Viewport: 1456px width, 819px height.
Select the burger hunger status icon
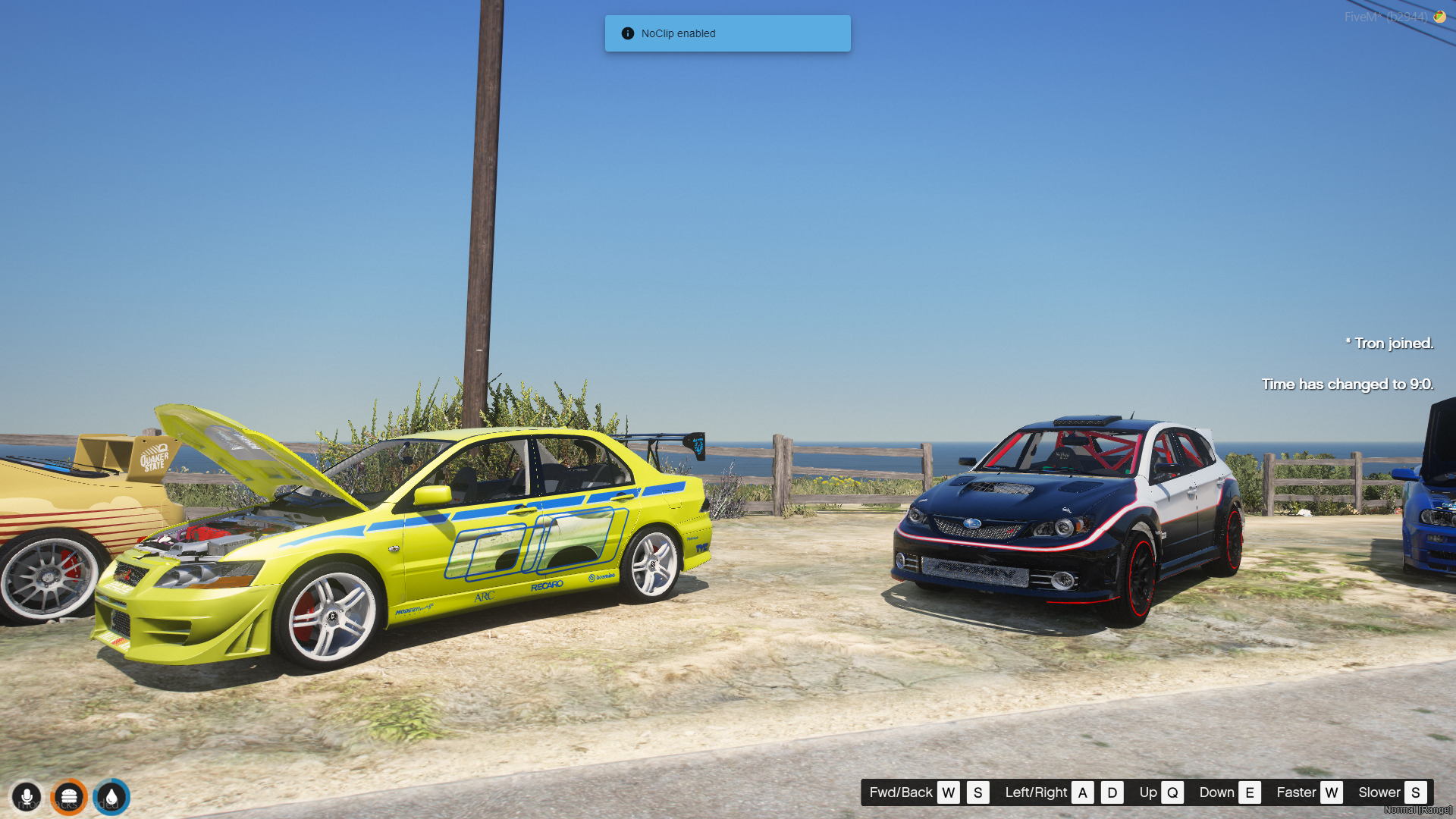[x=69, y=797]
